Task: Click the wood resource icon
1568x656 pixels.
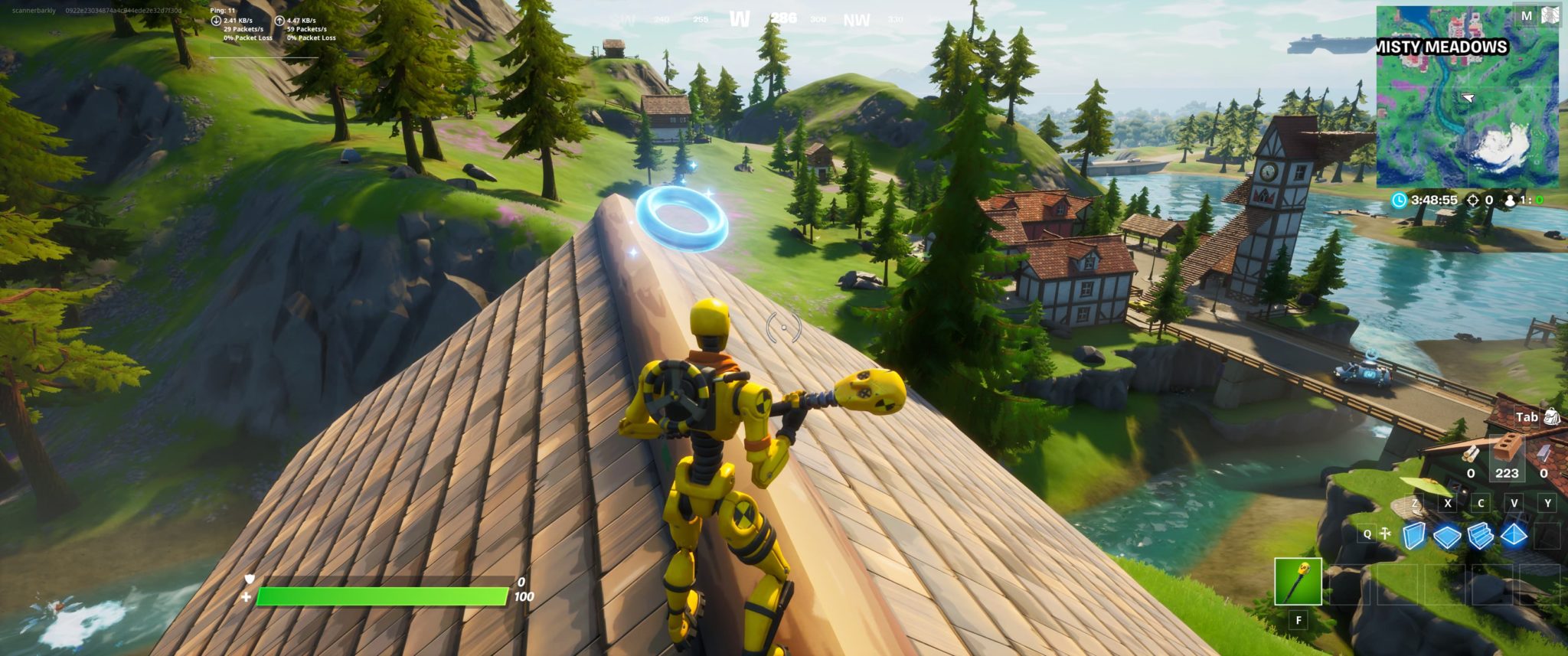Action: tap(1472, 453)
